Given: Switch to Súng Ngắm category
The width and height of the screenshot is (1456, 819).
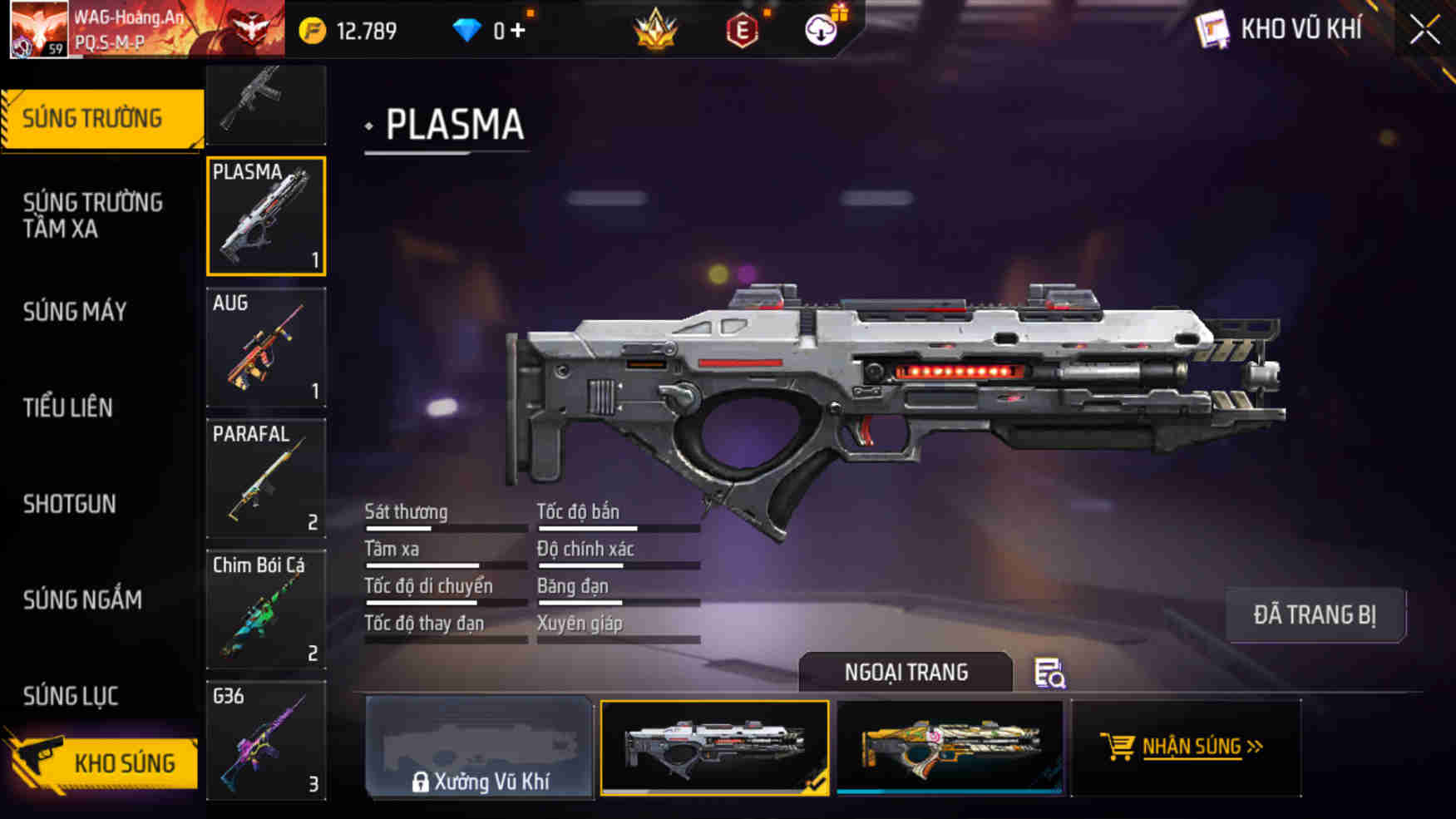Looking at the screenshot, I should point(82,599).
